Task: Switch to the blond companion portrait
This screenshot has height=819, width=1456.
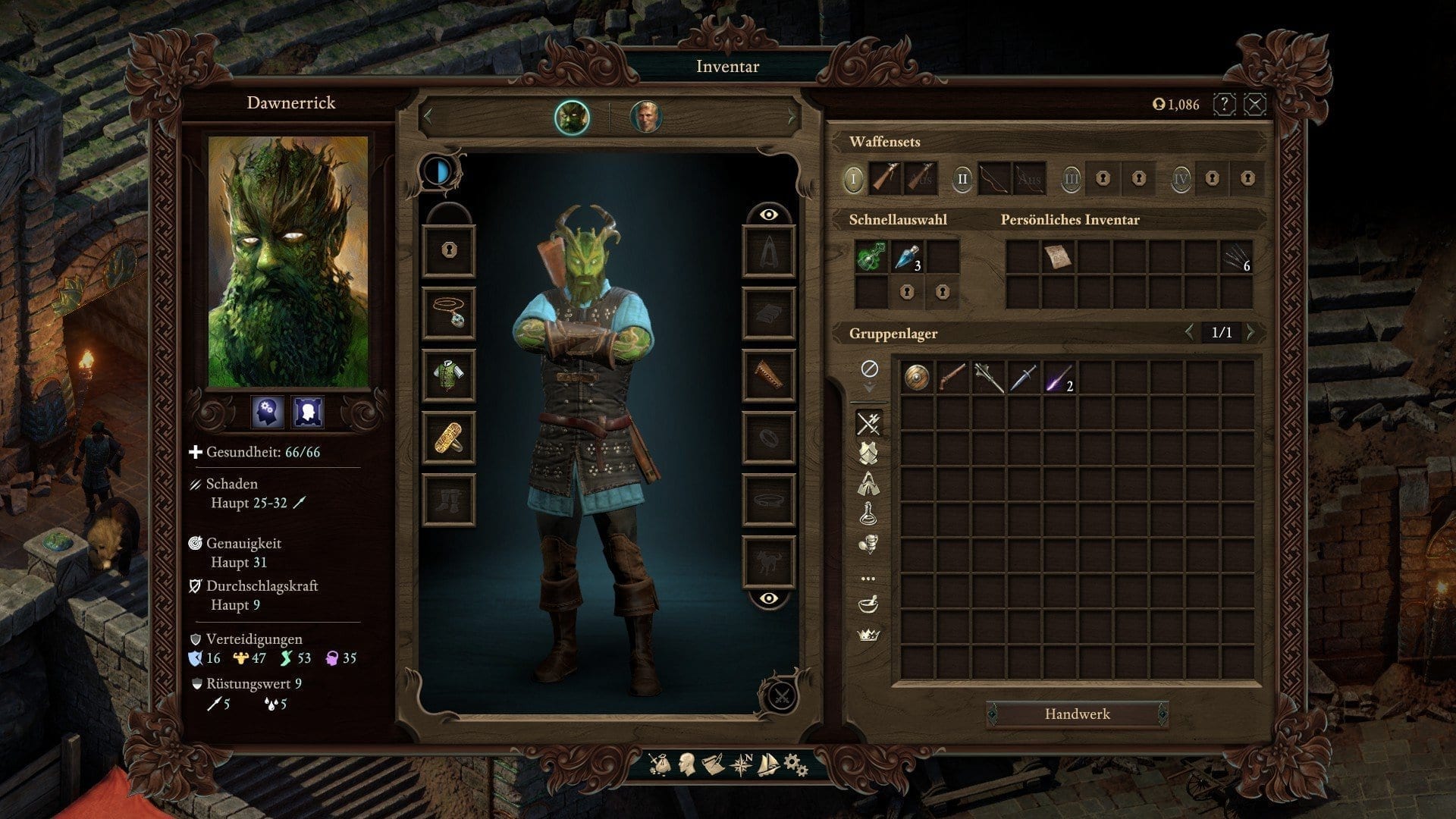Action: (x=645, y=118)
